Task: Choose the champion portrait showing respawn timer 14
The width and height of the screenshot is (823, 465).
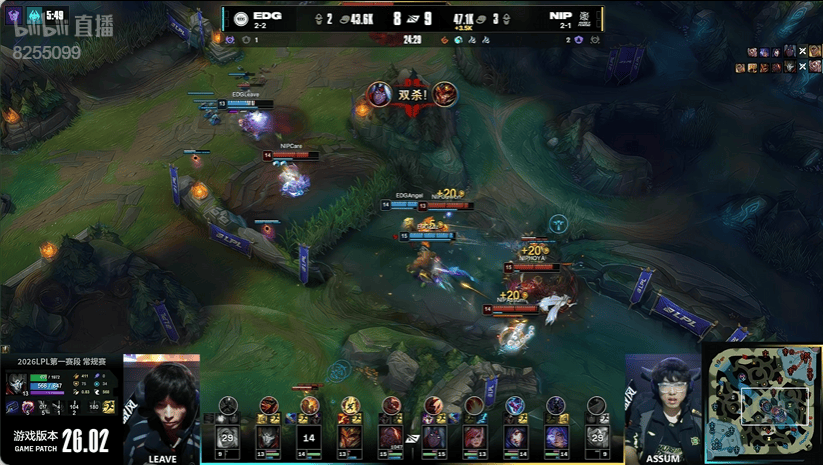Action: coord(309,437)
